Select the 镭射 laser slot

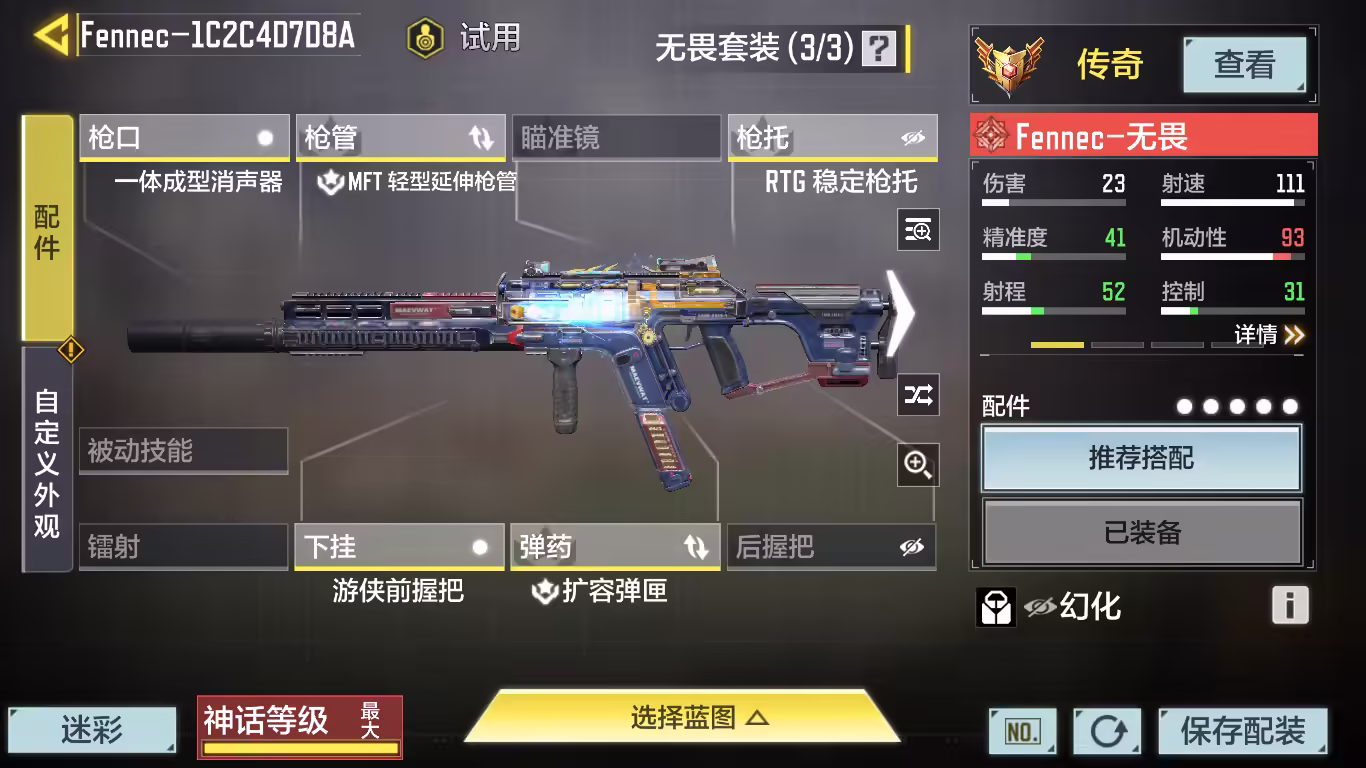coord(183,547)
